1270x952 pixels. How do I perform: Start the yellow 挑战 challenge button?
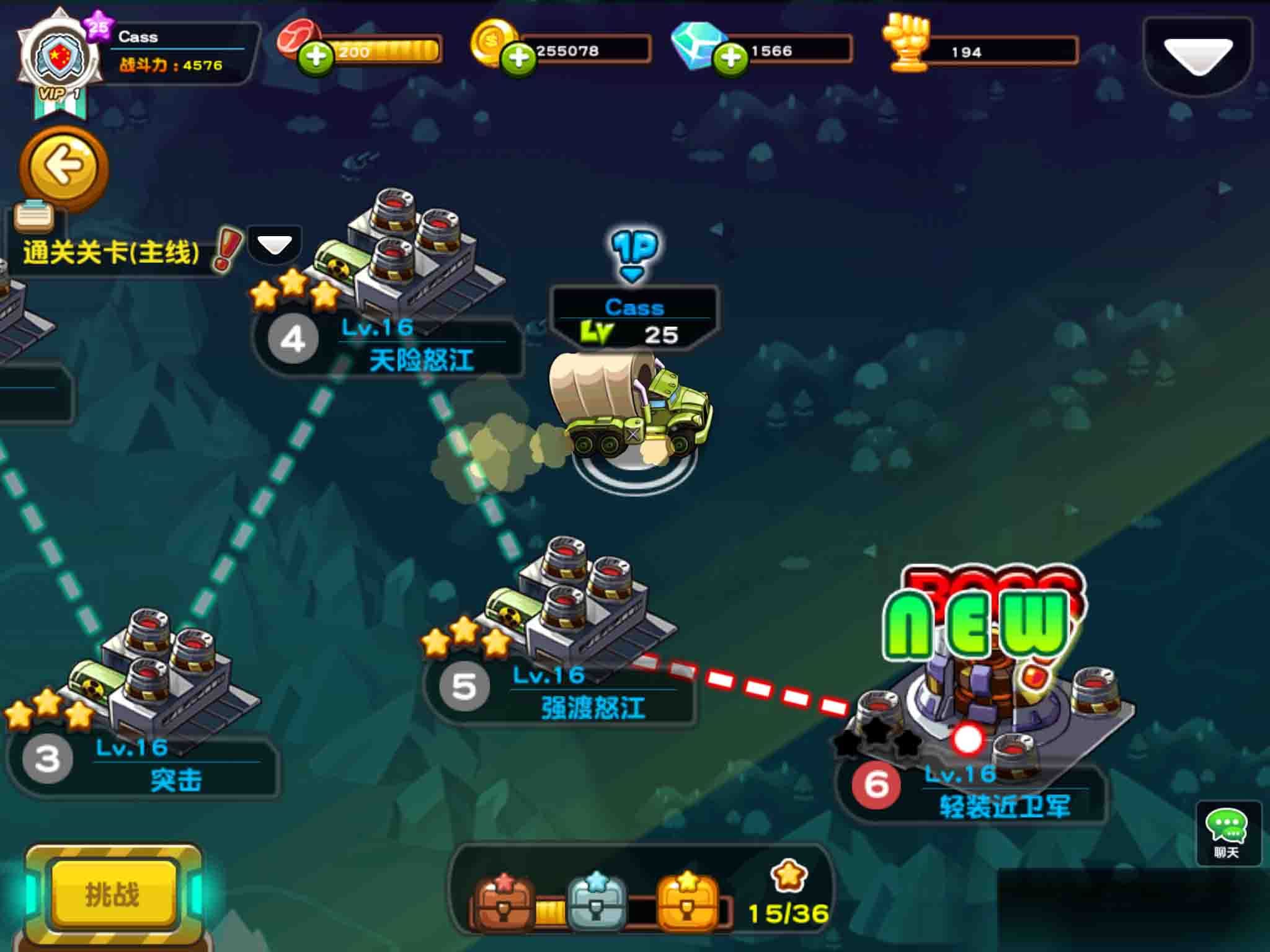[113, 894]
